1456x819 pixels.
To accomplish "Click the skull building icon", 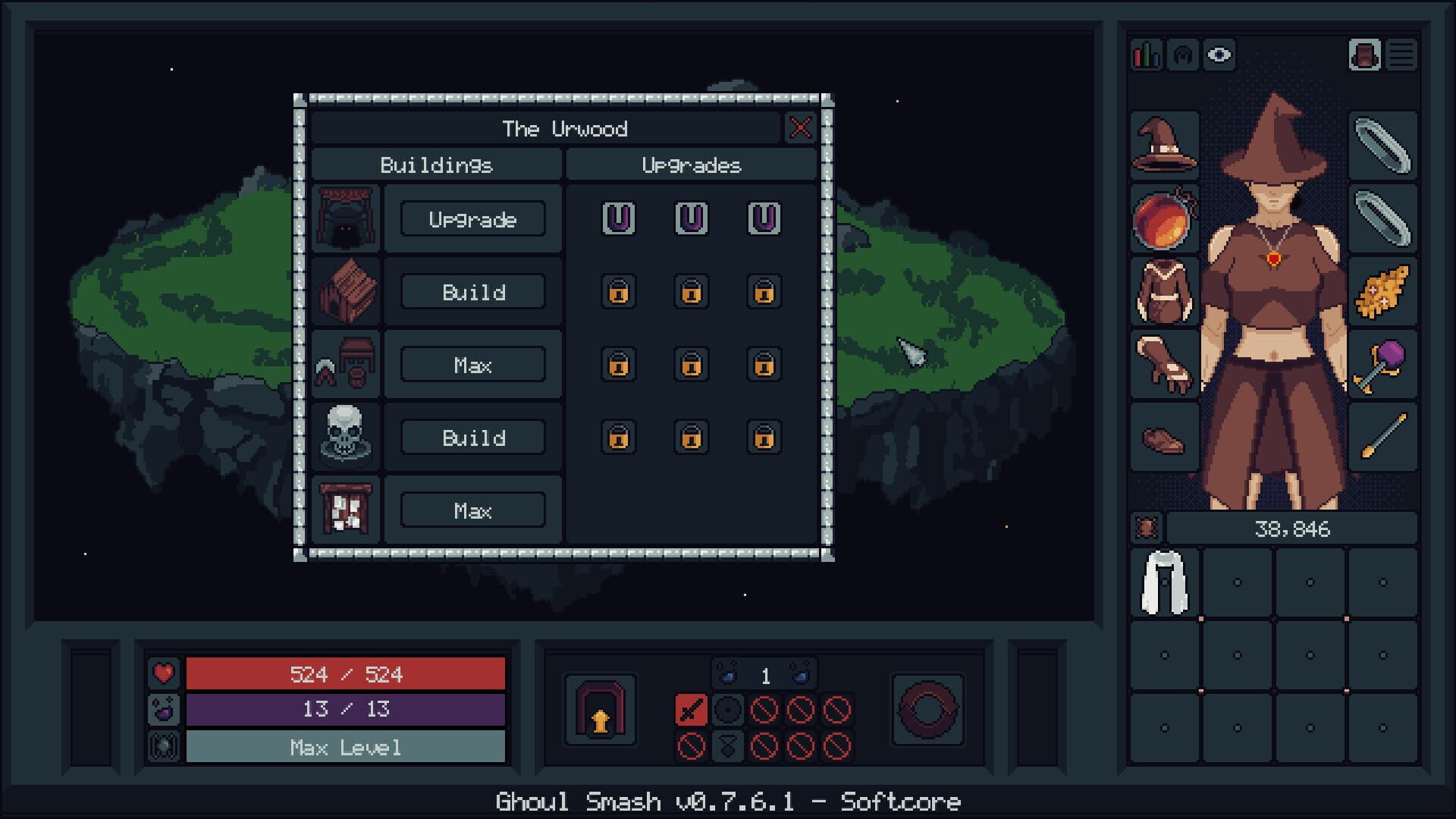I will click(345, 438).
